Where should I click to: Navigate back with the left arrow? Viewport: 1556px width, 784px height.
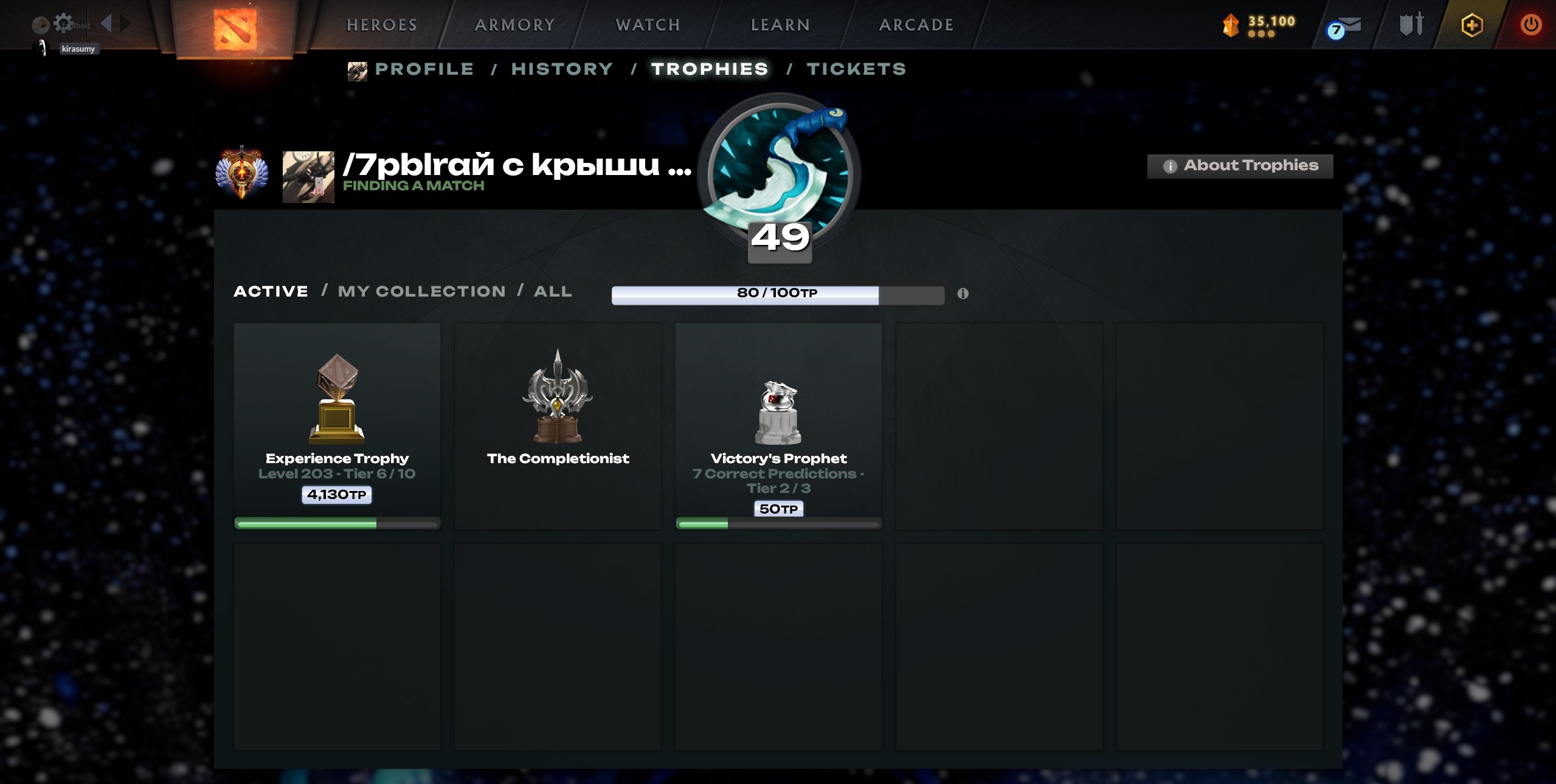coord(107,22)
